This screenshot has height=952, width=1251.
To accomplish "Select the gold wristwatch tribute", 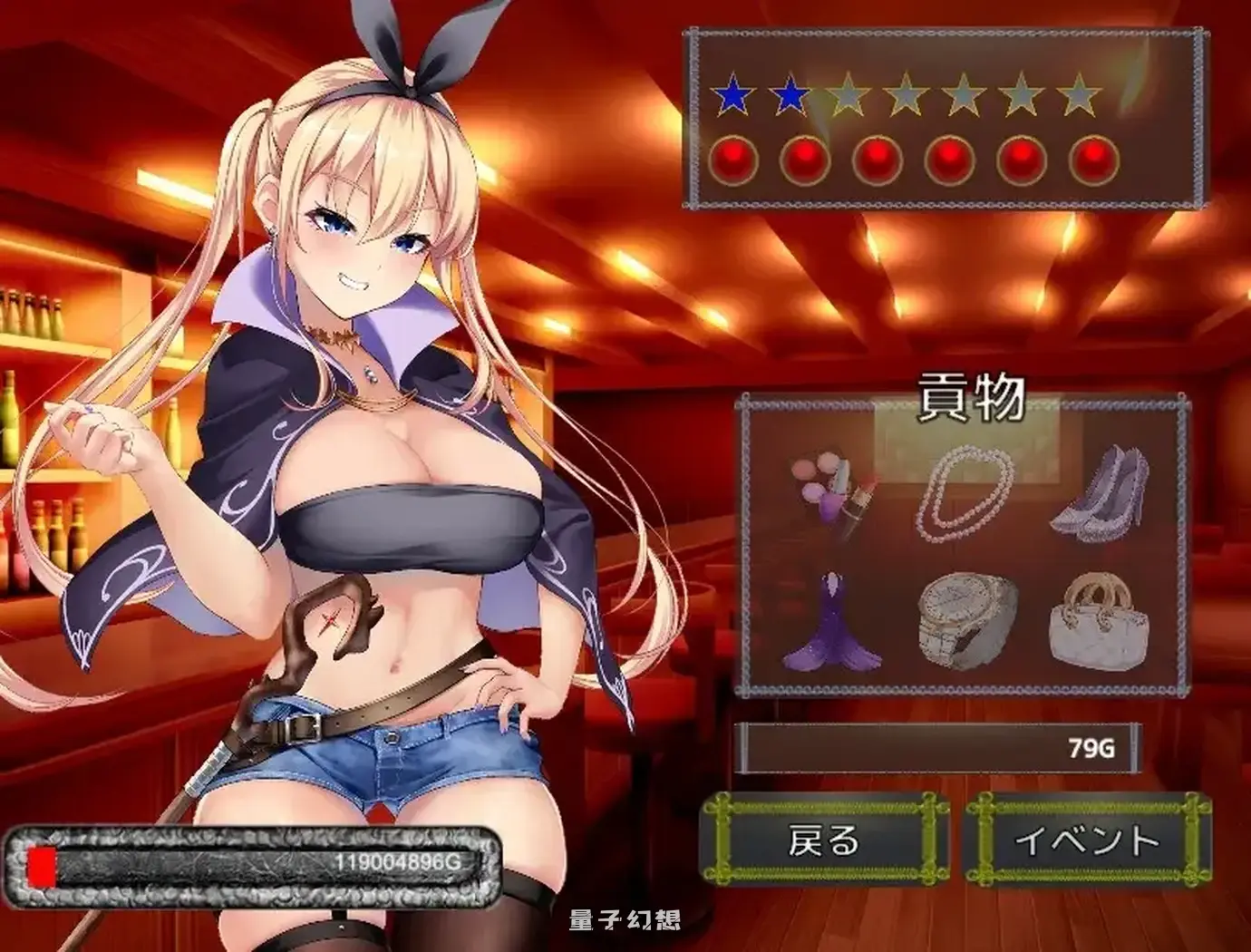I will [965, 621].
